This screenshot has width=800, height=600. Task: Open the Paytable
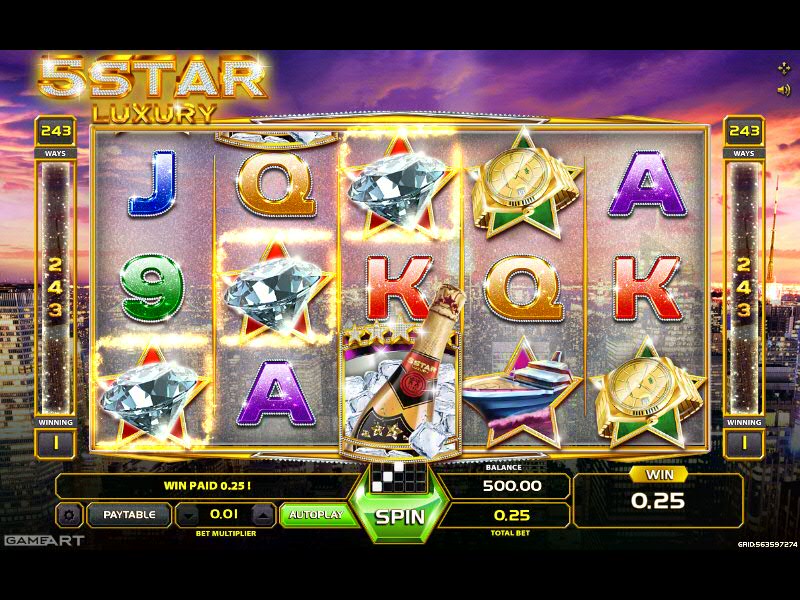(x=128, y=515)
